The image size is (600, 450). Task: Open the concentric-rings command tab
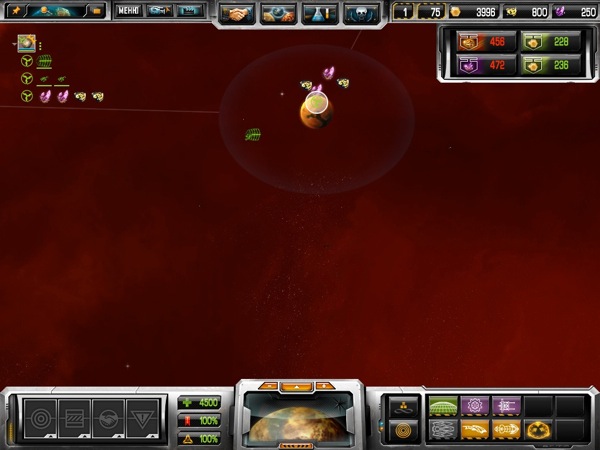tap(405, 430)
